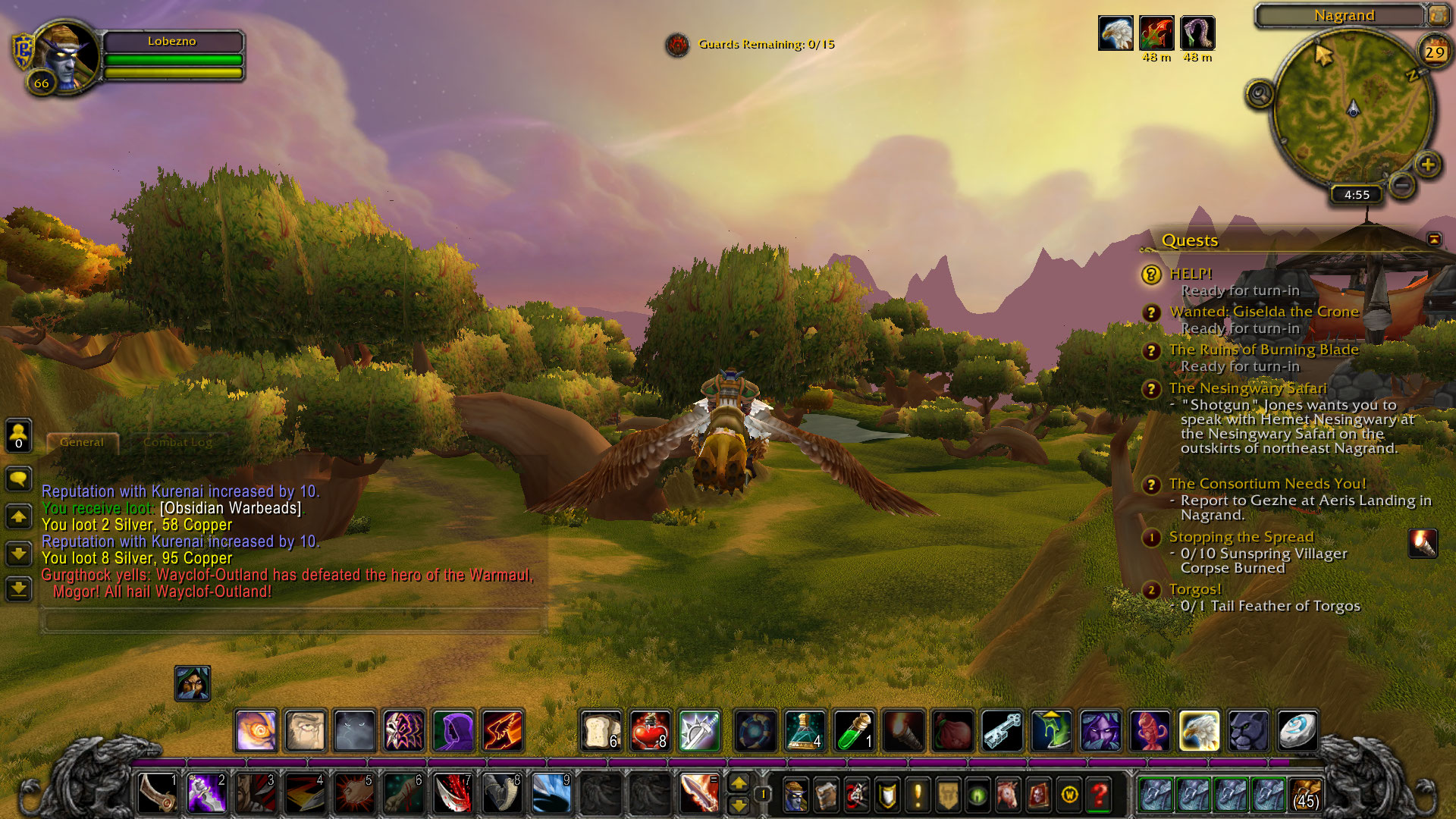The width and height of the screenshot is (1456, 819).
Task: Open the main backpack showing 45 free slots
Action: tap(1305, 795)
